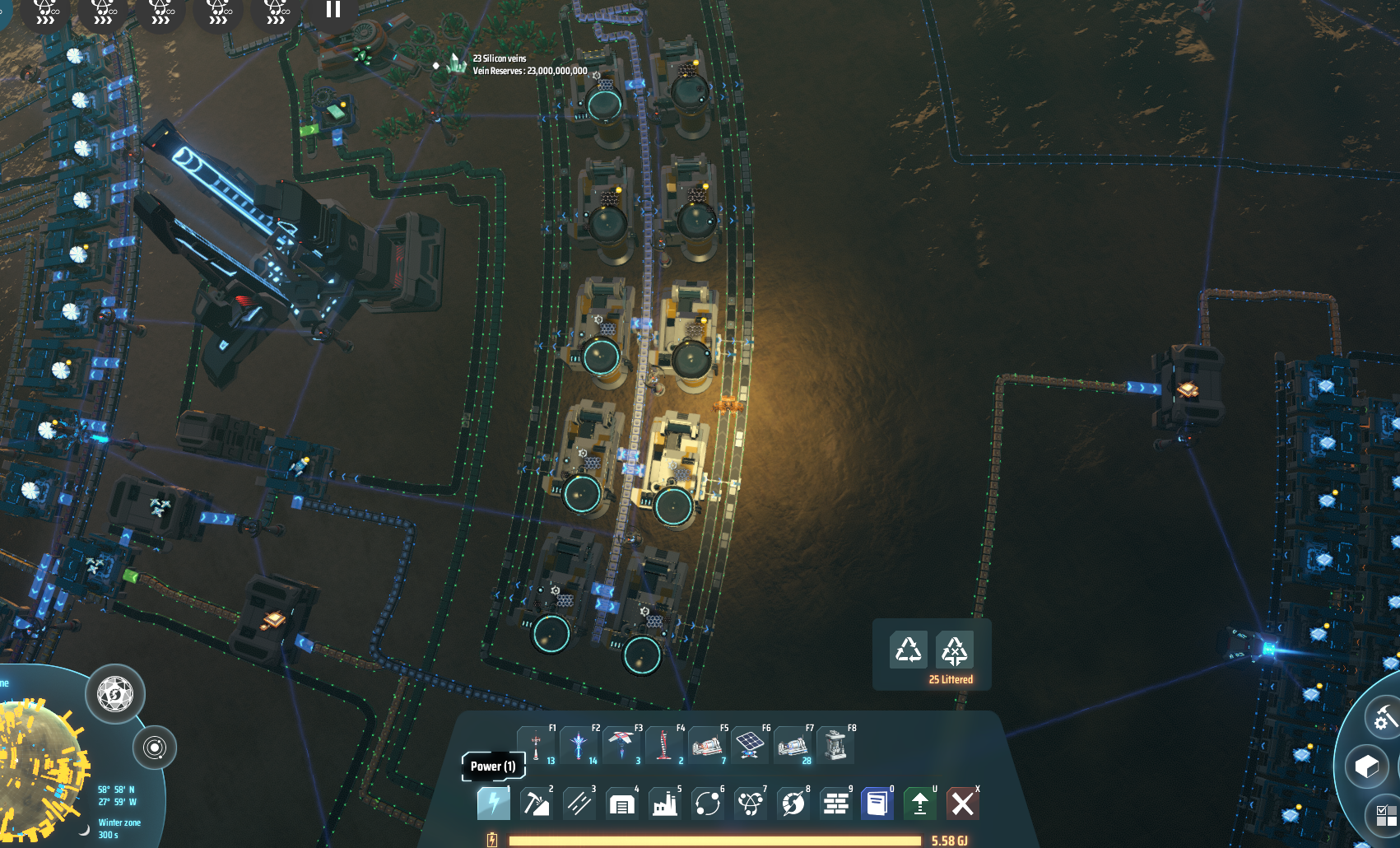The image size is (1400, 848).
Task: Choose the brick wall foundation category
Action: [x=835, y=803]
